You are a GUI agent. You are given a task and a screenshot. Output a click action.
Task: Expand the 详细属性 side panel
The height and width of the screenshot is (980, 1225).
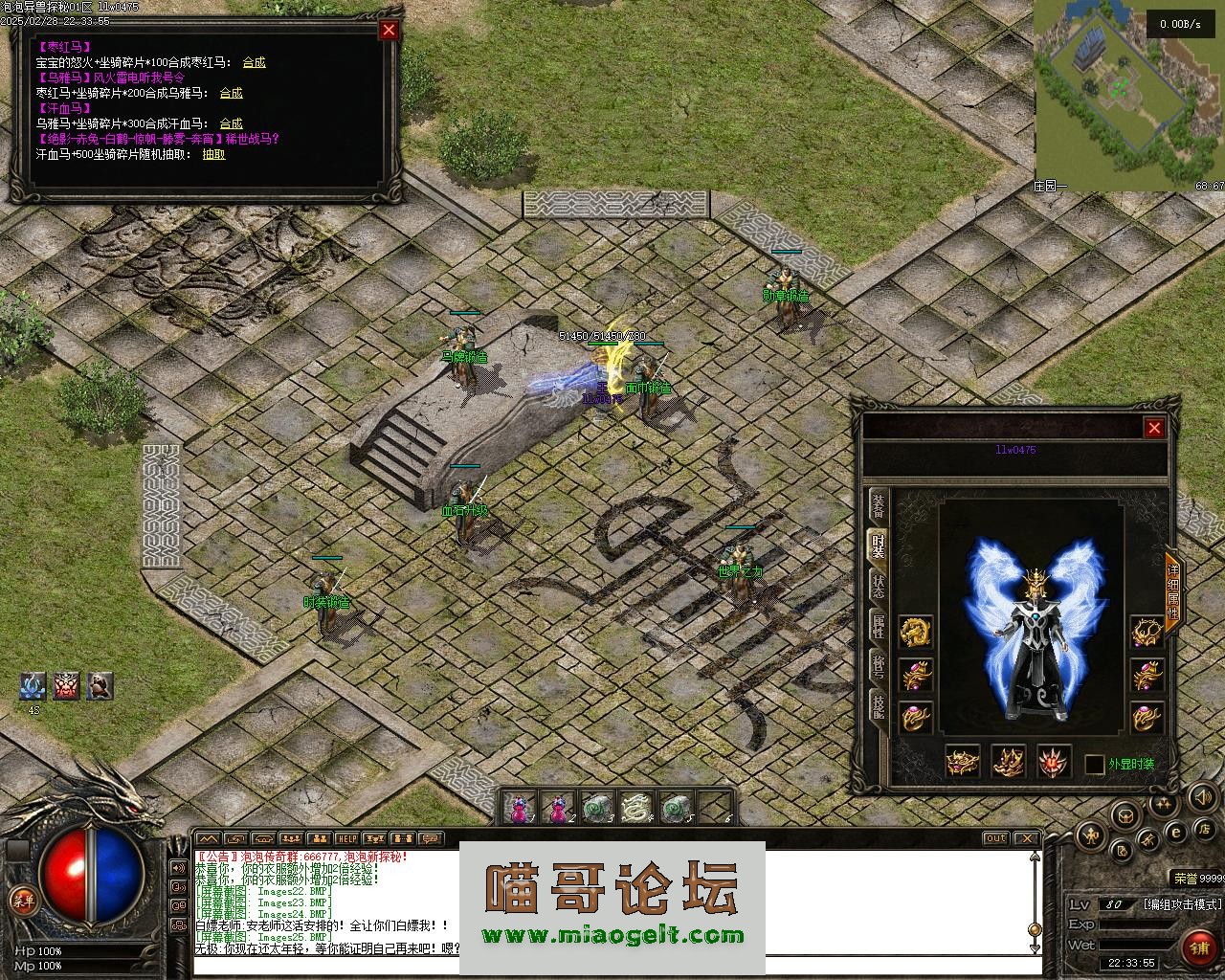click(1172, 586)
